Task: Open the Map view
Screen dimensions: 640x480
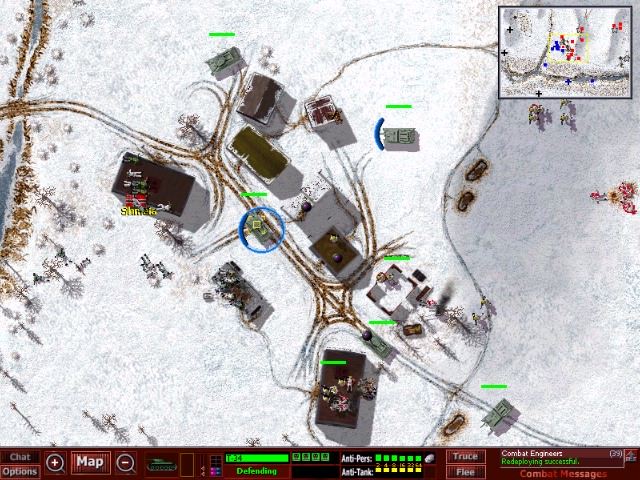Action: point(91,463)
